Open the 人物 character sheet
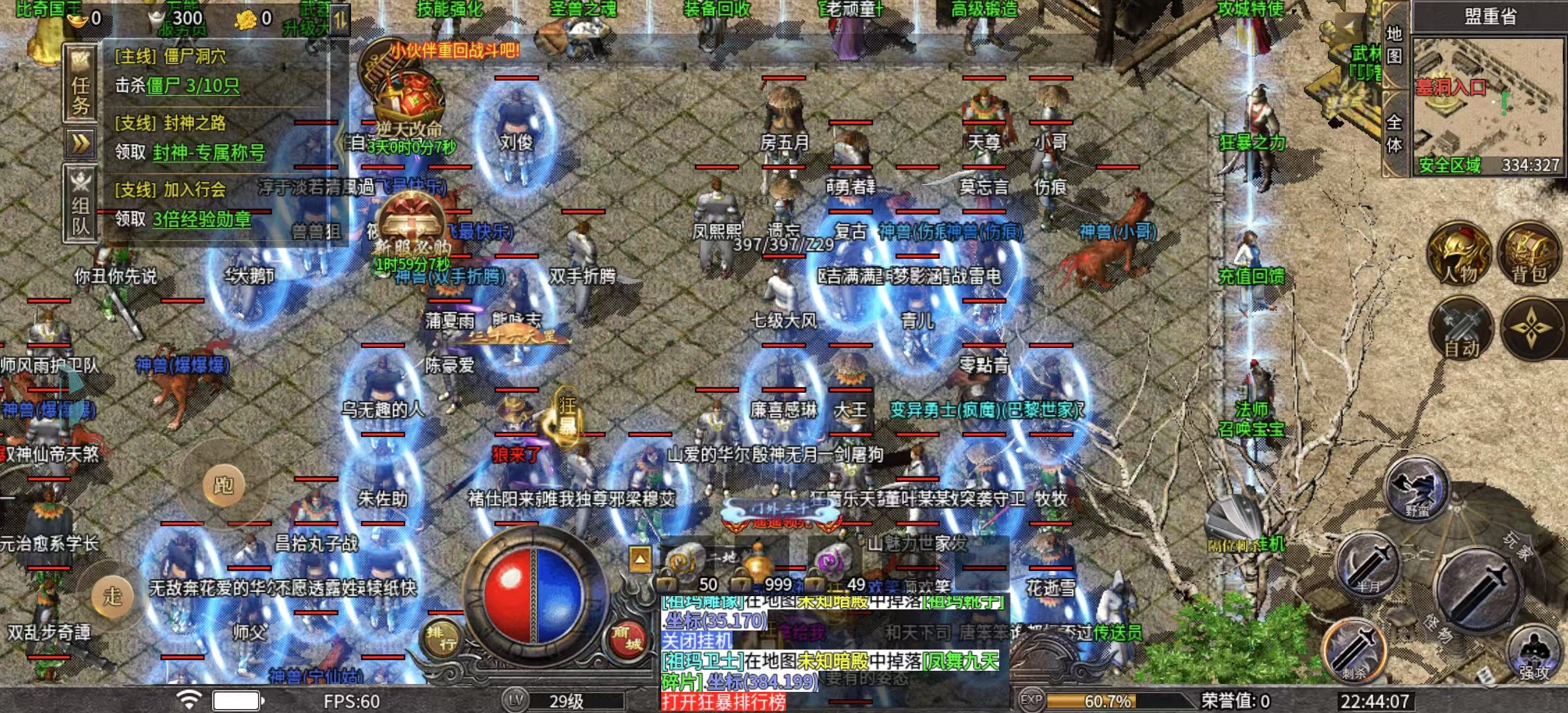1568x713 pixels. coord(1458,254)
